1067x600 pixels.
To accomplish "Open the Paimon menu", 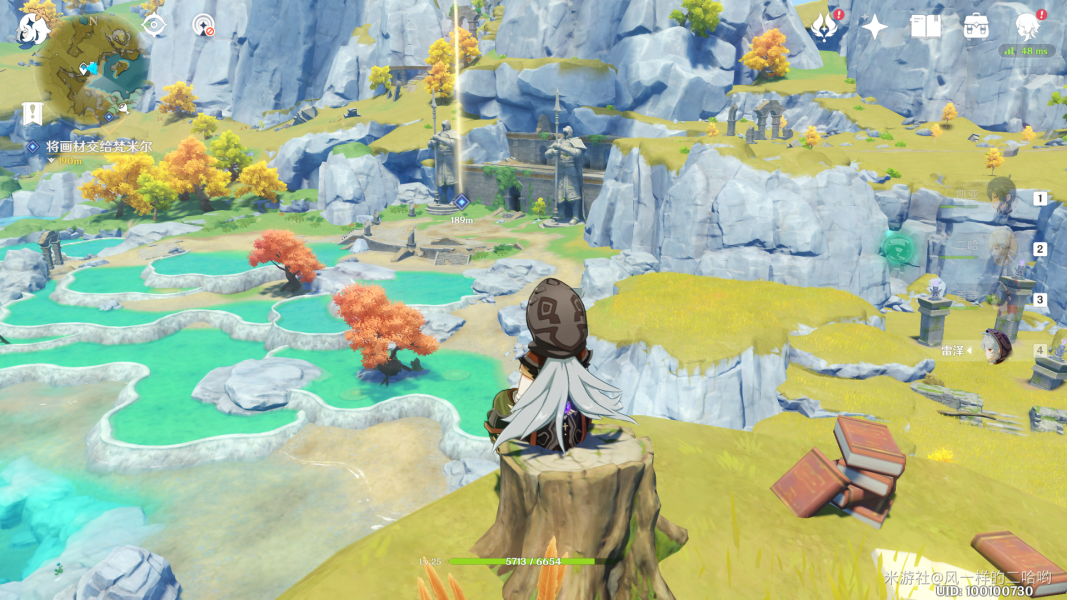I will 33,27.
